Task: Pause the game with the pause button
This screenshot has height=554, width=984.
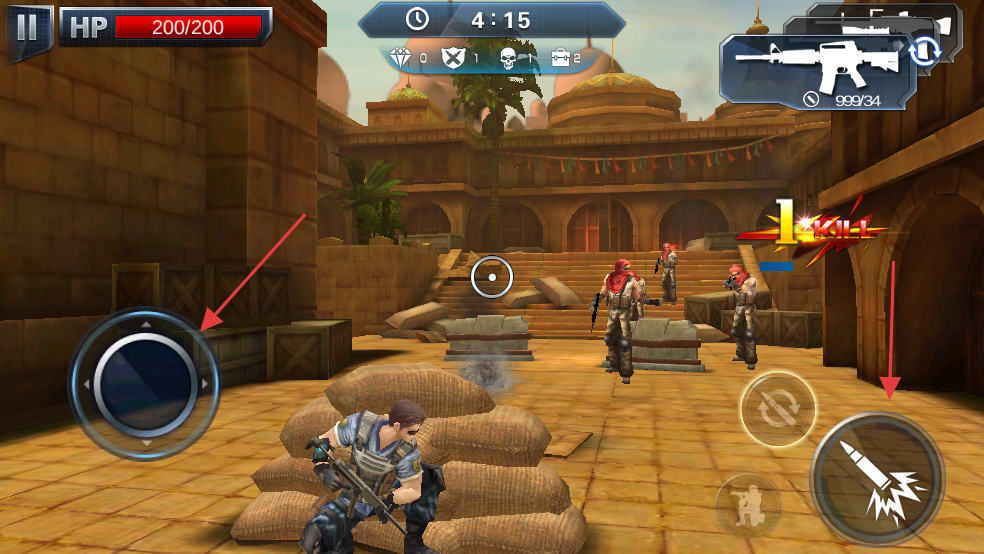Action: click(x=27, y=27)
